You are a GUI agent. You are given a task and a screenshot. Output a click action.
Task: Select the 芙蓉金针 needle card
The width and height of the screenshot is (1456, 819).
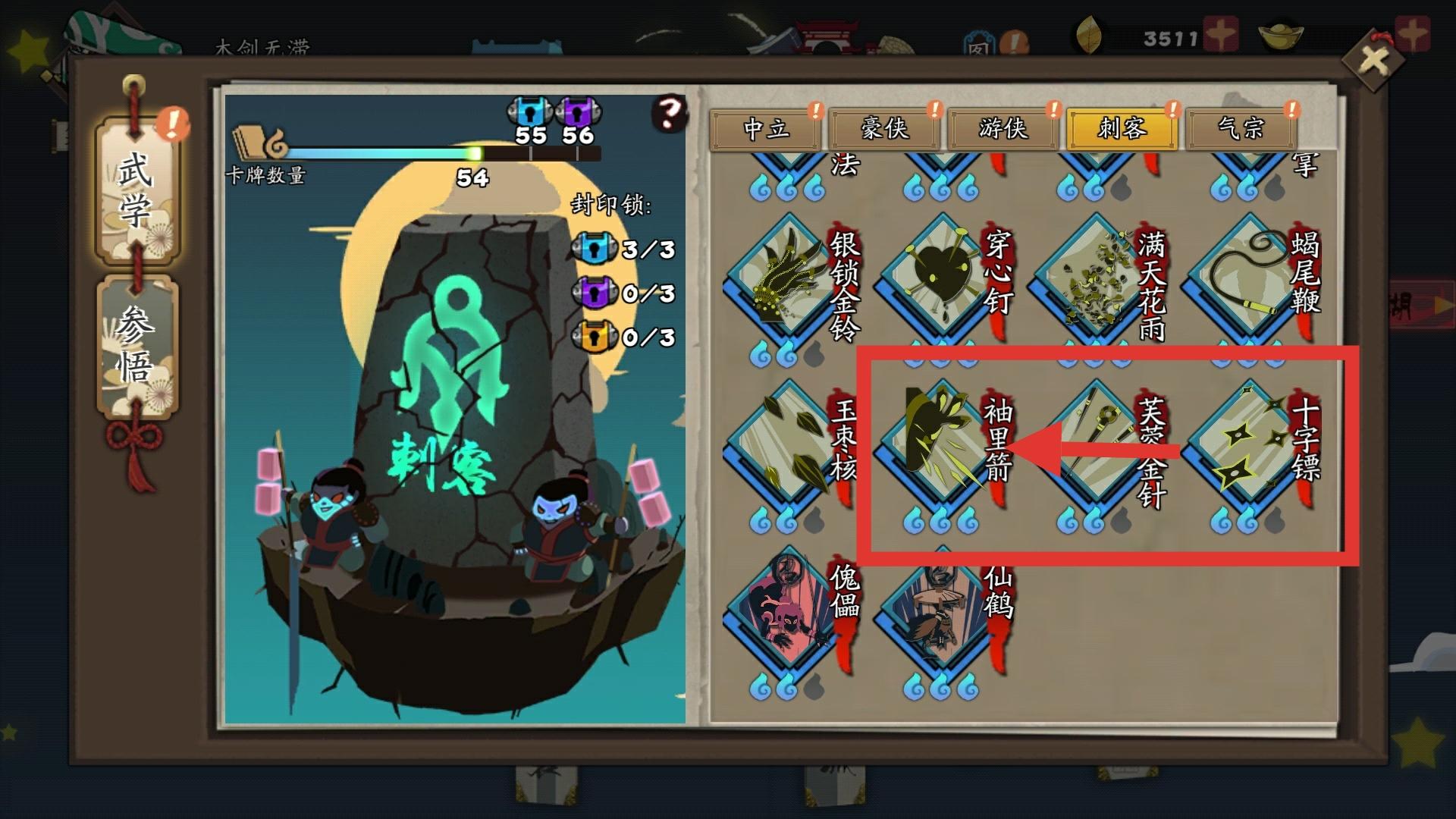click(1092, 440)
